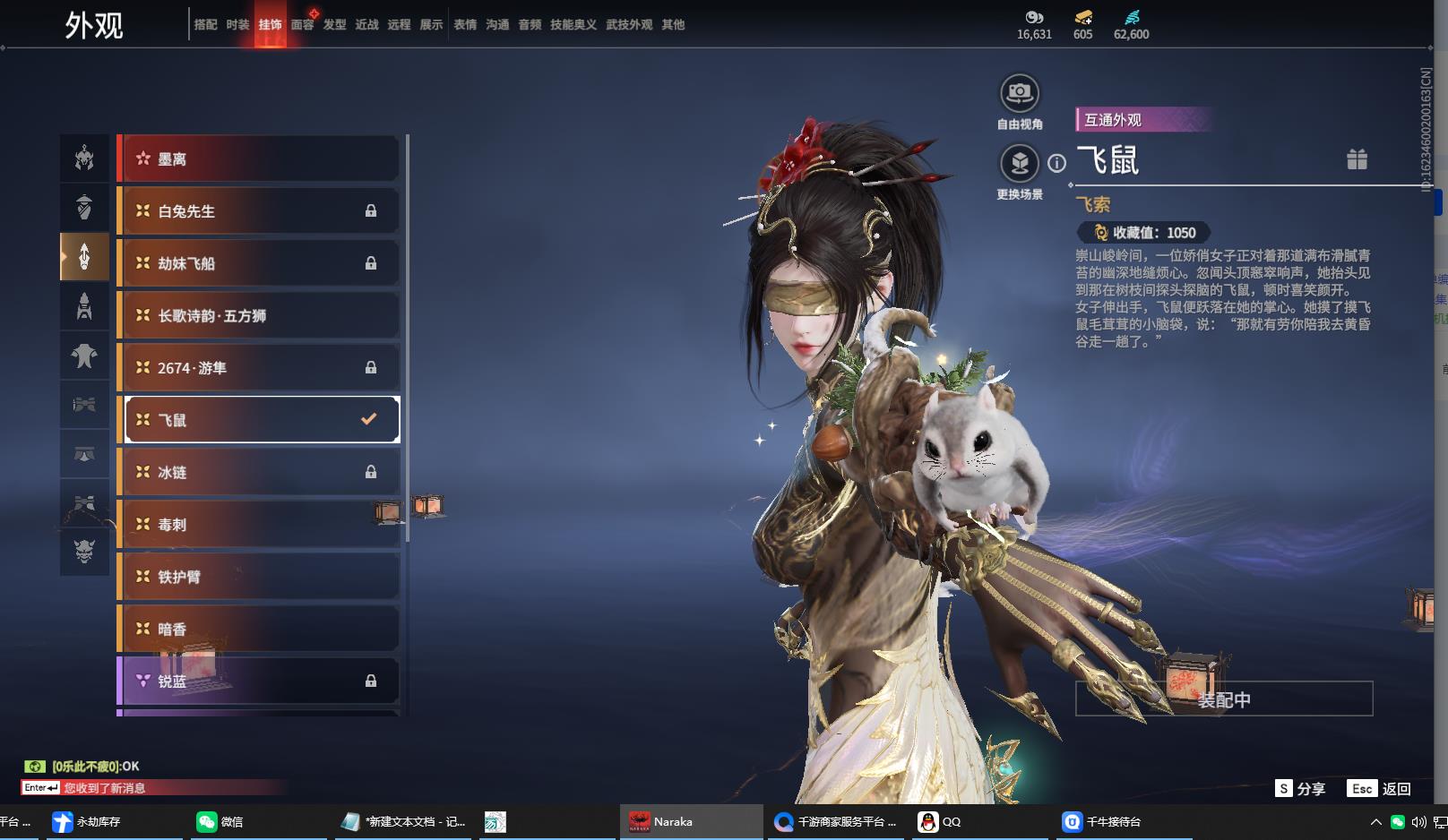This screenshot has width=1448, height=840.
Task: Open the gift icon beside 飞鼠
Action: (x=1357, y=159)
